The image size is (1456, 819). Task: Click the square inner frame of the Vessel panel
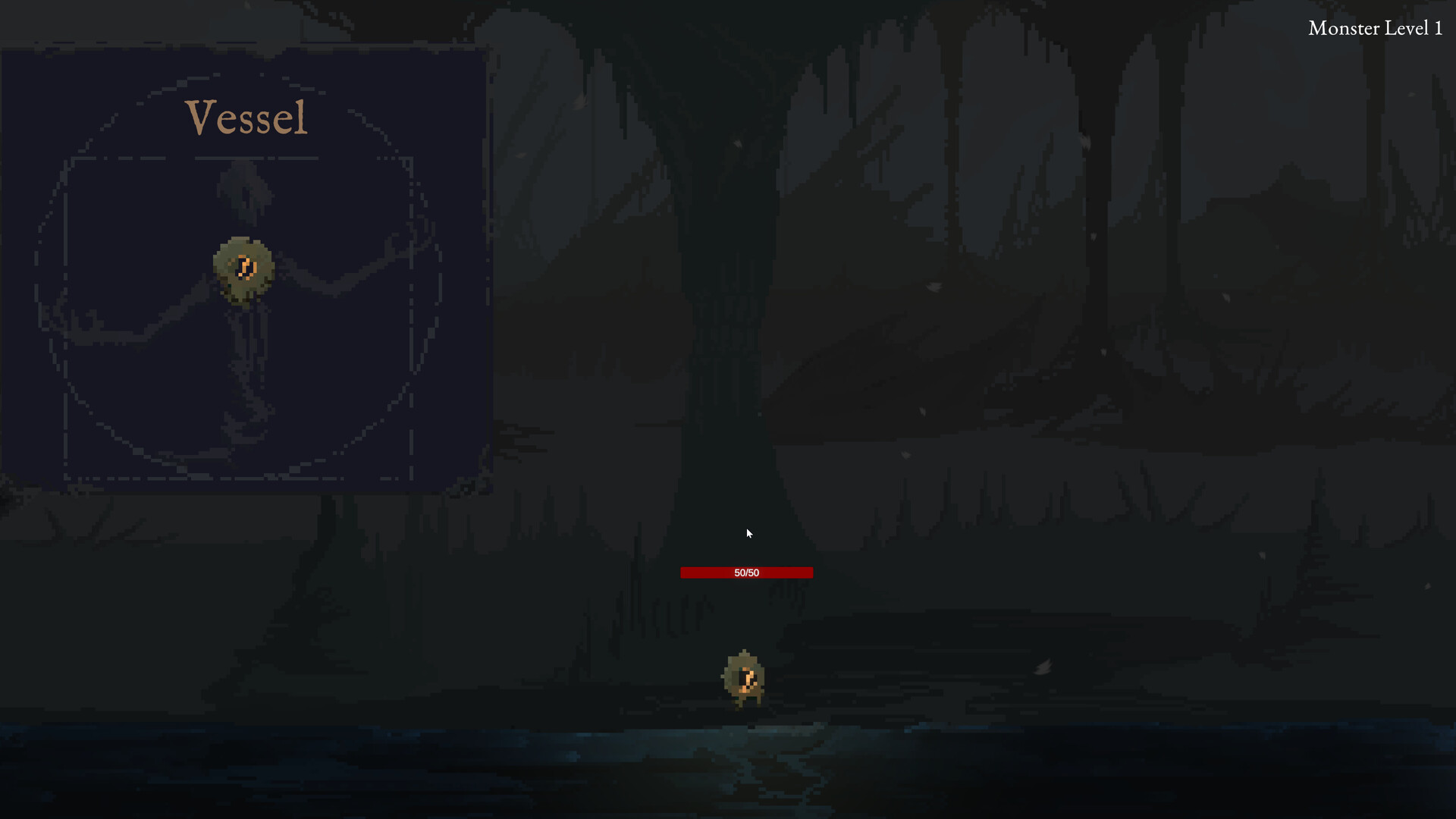coord(243,159)
